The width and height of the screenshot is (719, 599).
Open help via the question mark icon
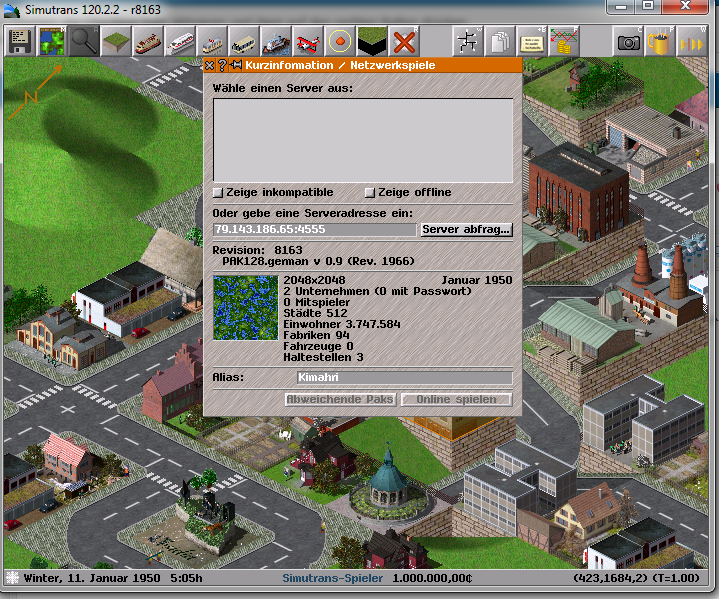click(x=222, y=65)
